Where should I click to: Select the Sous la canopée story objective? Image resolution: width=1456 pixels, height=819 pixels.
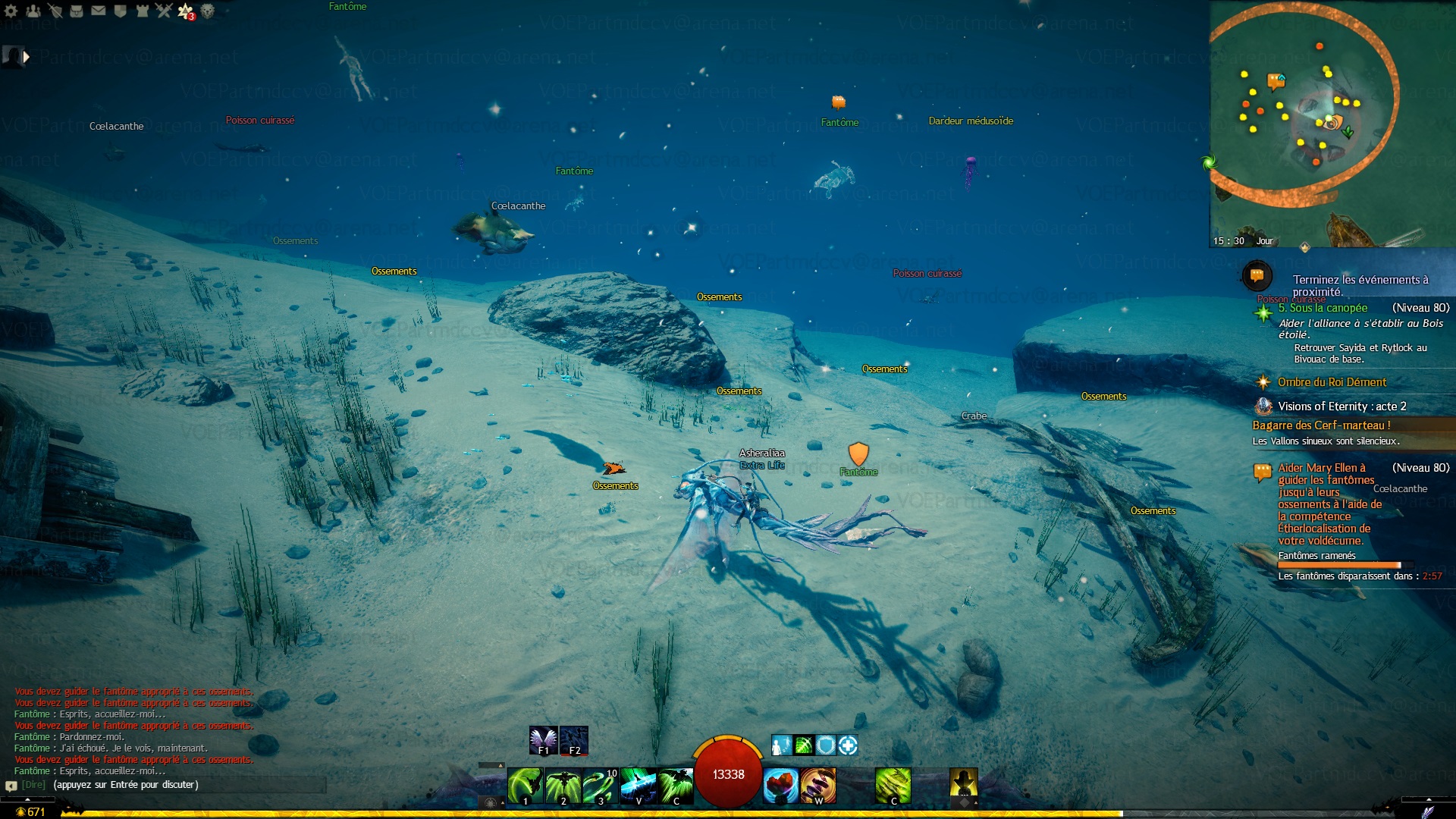(1323, 308)
